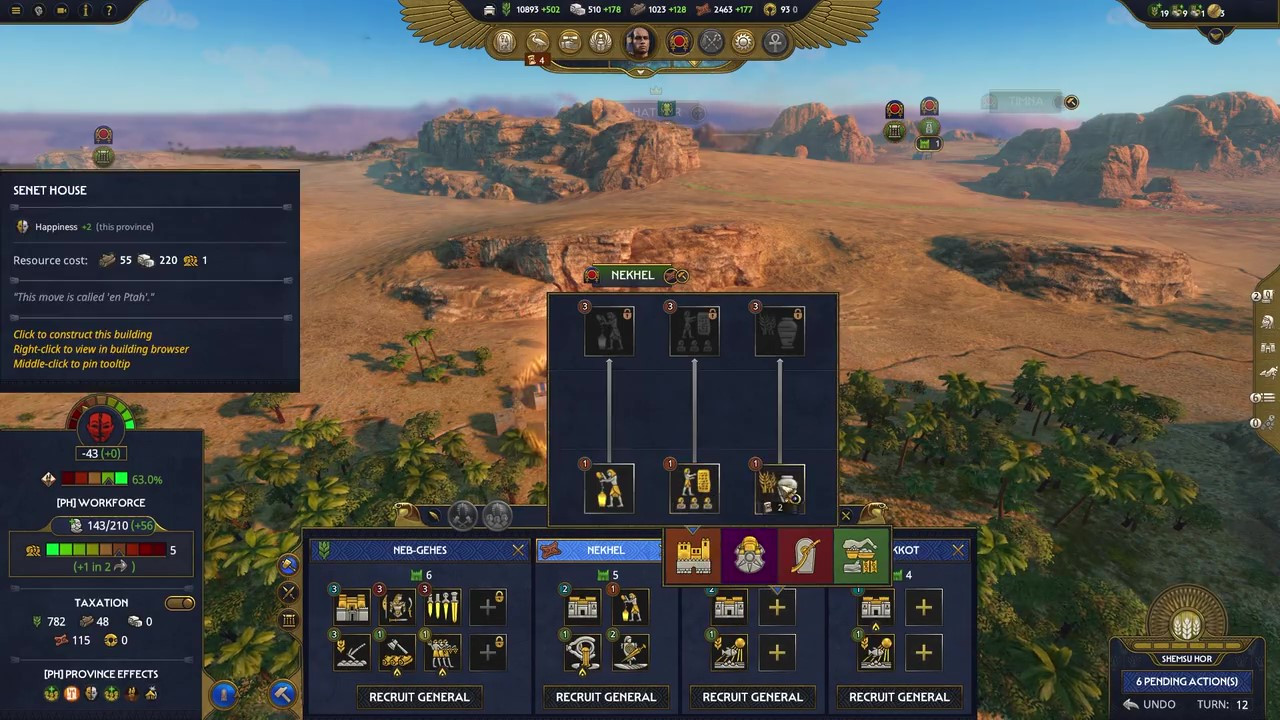This screenshot has width=1280, height=720.
Task: Recruit a general in Neb-Gehes
Action: pos(419,697)
